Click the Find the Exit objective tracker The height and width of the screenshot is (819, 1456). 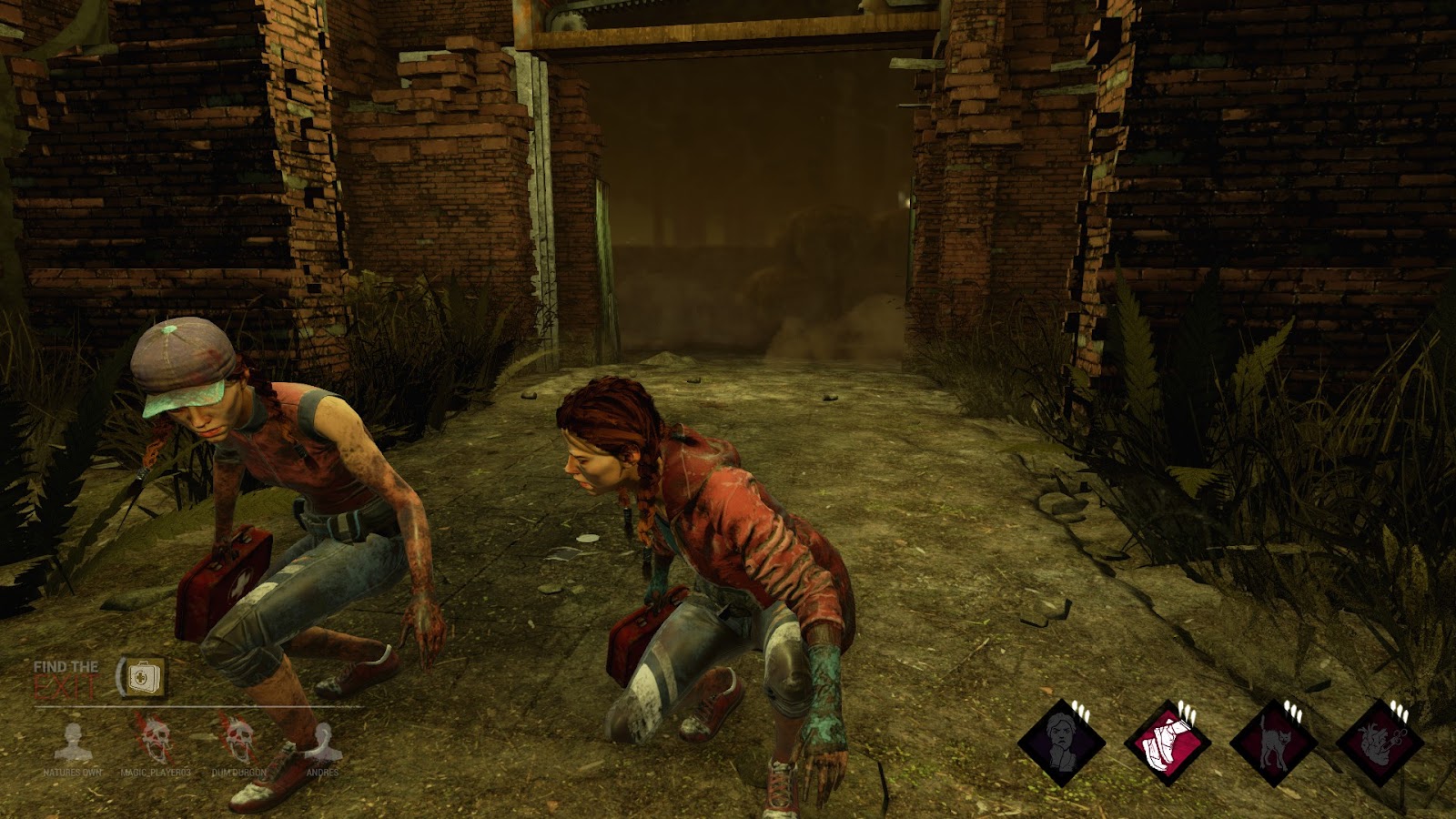pos(66,679)
